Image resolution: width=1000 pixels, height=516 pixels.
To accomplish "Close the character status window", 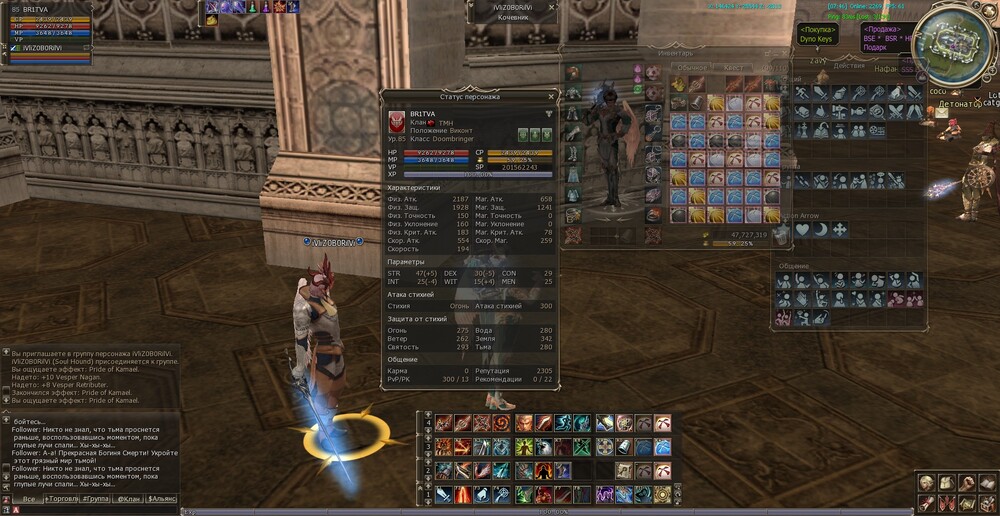I will tap(551, 96).
